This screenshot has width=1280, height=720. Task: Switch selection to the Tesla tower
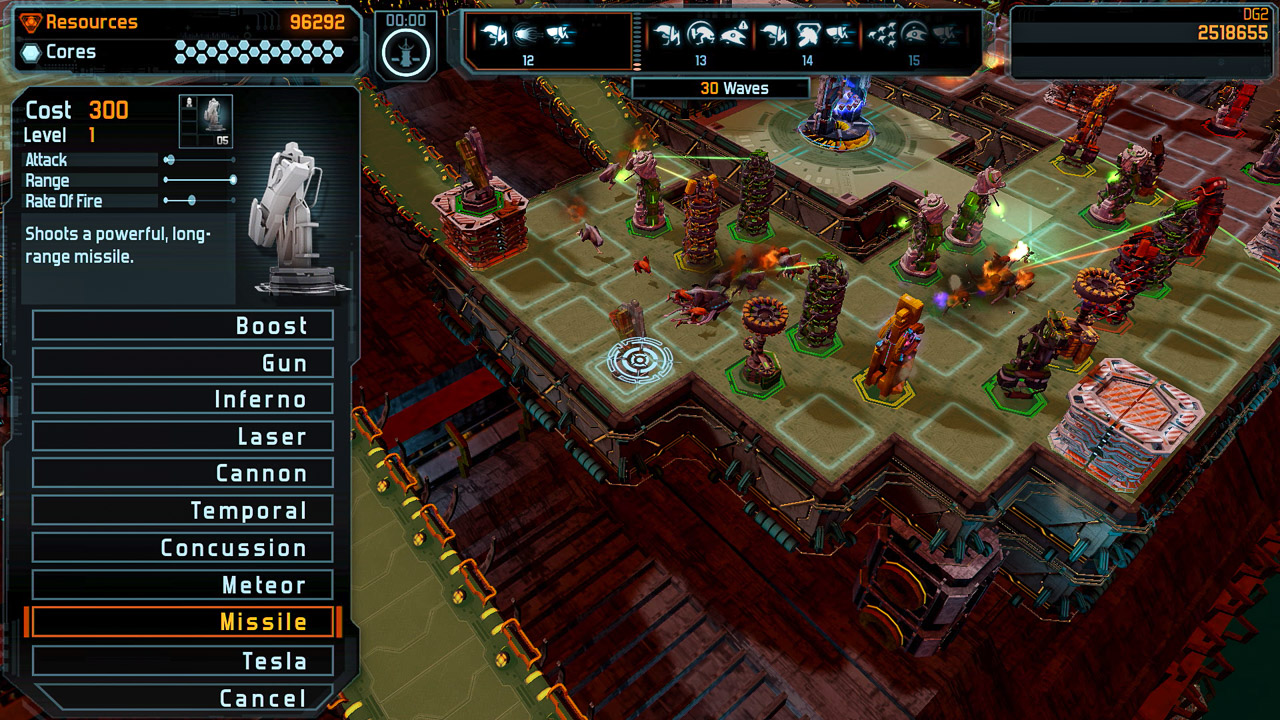183,660
